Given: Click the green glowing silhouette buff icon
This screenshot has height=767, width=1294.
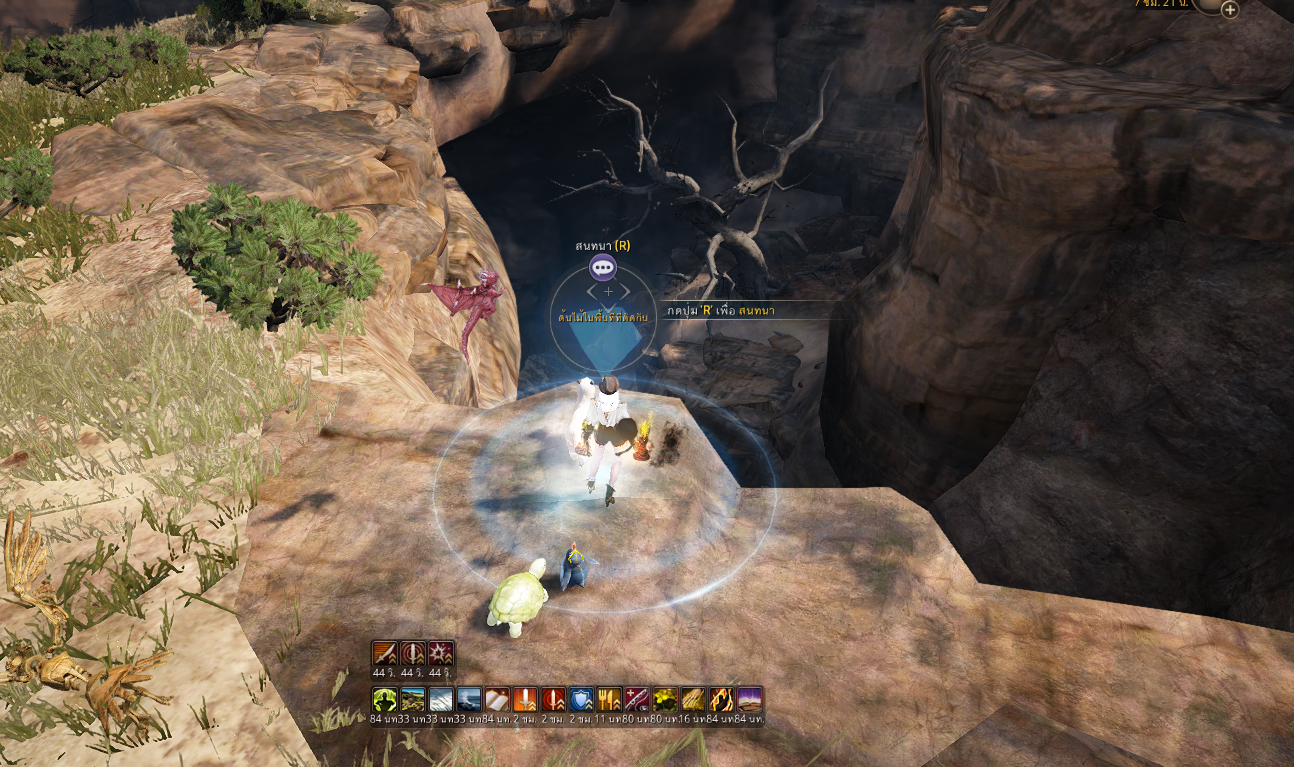Looking at the screenshot, I should tap(385, 699).
